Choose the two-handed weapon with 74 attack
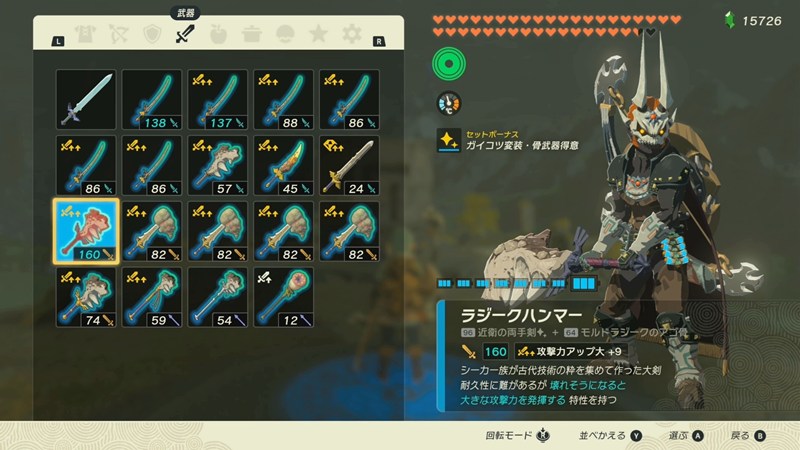This screenshot has width=800, height=450. (86, 296)
